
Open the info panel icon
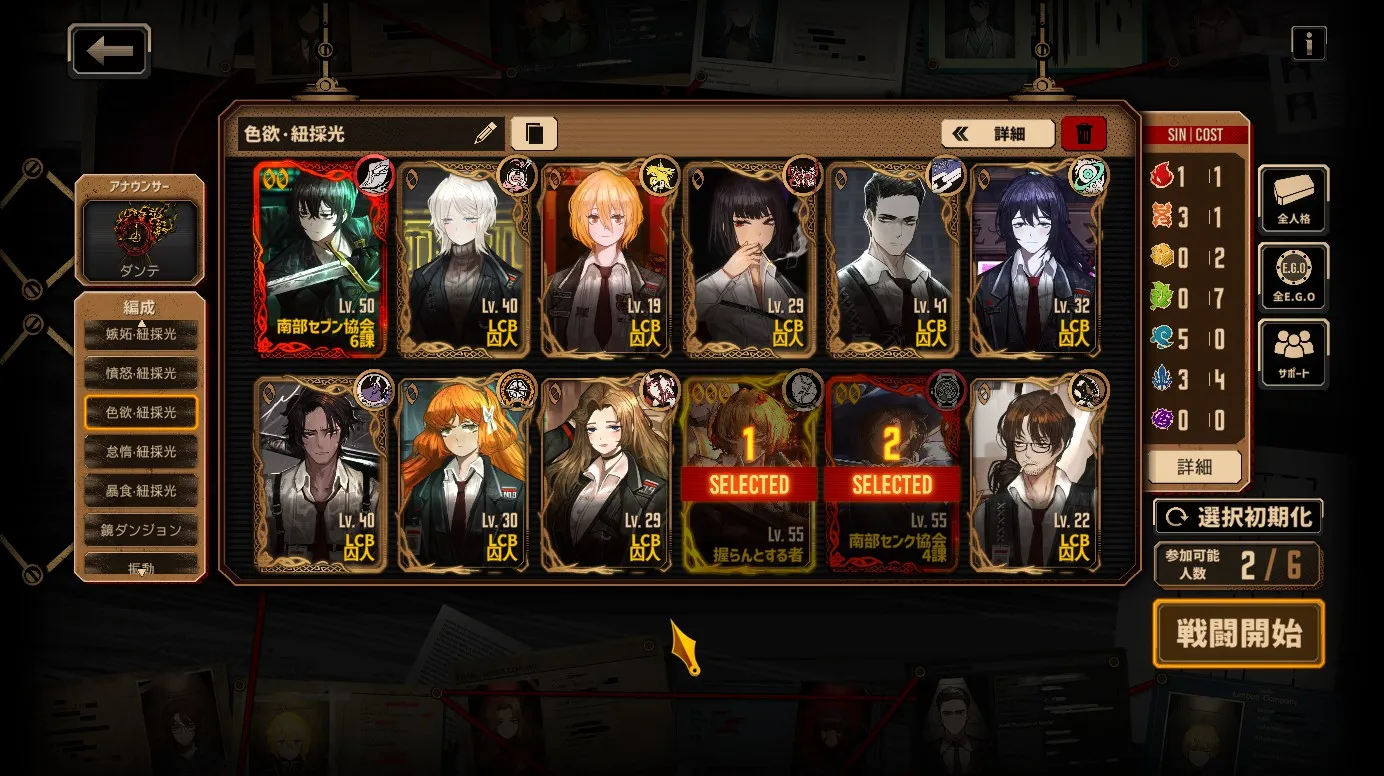click(1308, 43)
